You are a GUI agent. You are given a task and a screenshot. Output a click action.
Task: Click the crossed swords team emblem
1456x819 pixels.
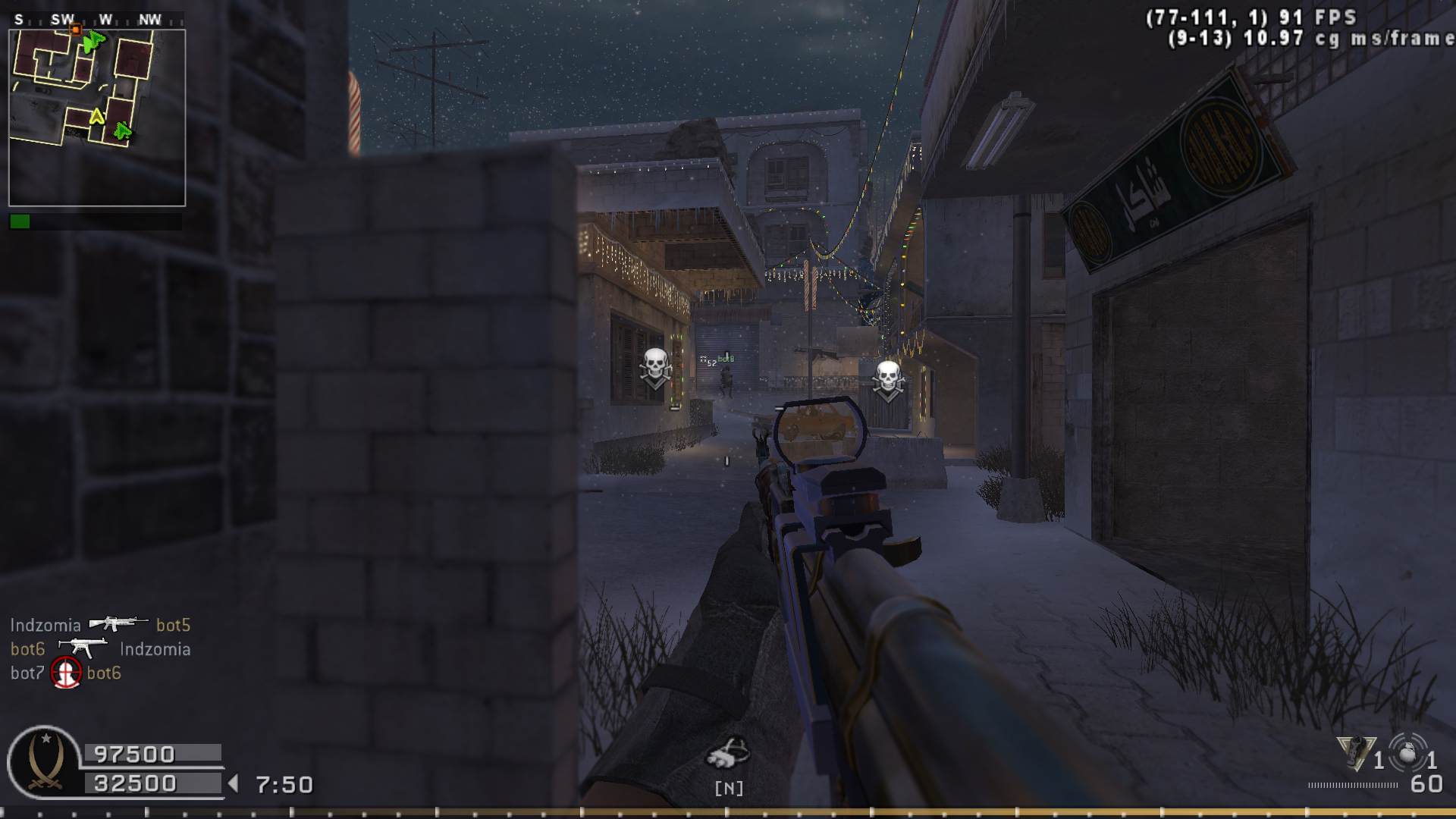43,762
